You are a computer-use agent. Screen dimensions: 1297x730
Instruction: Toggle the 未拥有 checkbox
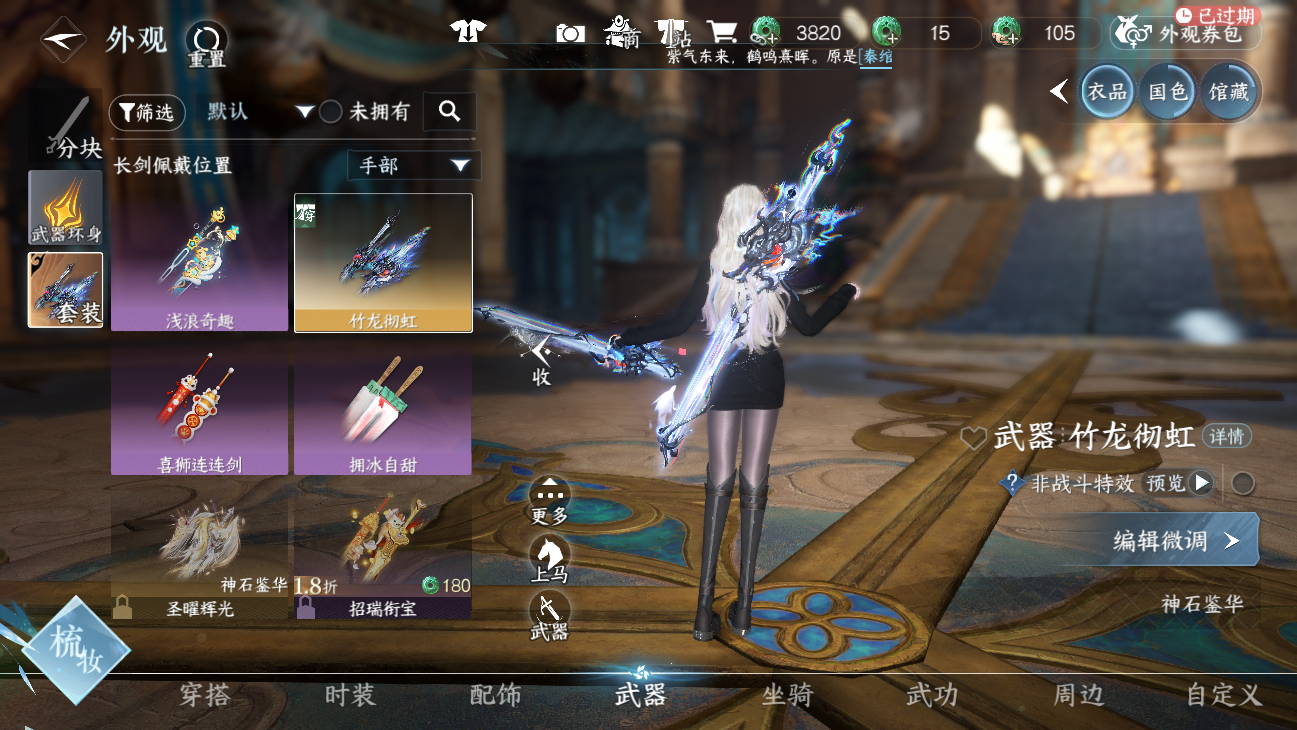click(331, 112)
